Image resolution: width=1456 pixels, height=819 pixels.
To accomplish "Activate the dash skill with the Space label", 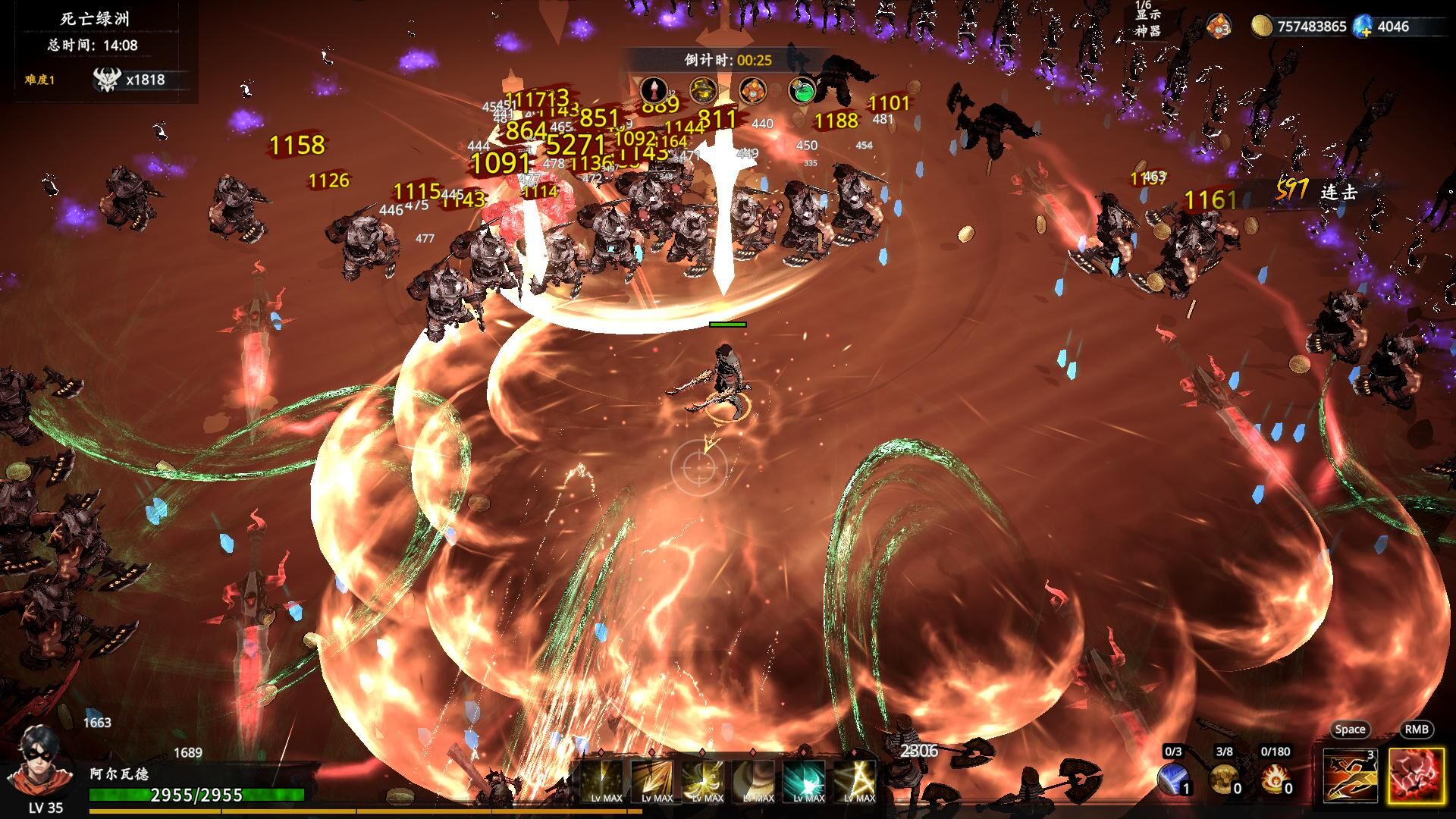I will pos(1350,775).
